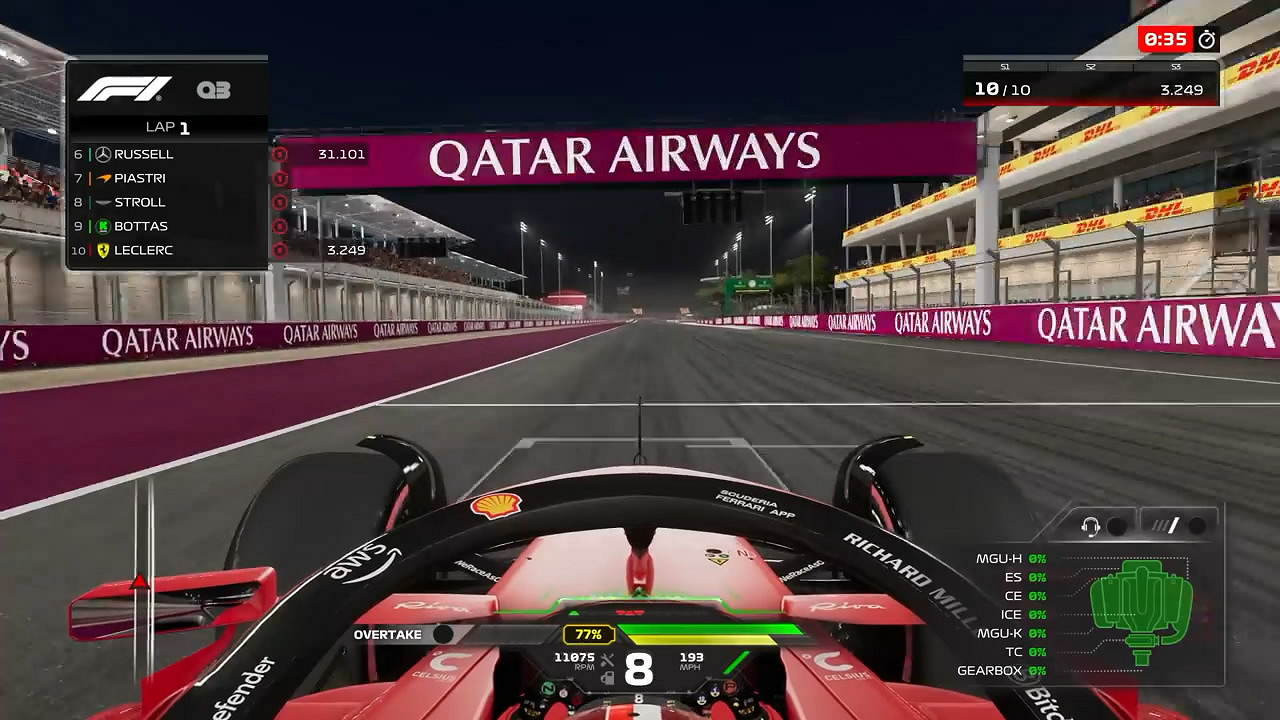Select the Ferrari crest beside Leclerc
The image size is (1280, 720).
point(103,250)
